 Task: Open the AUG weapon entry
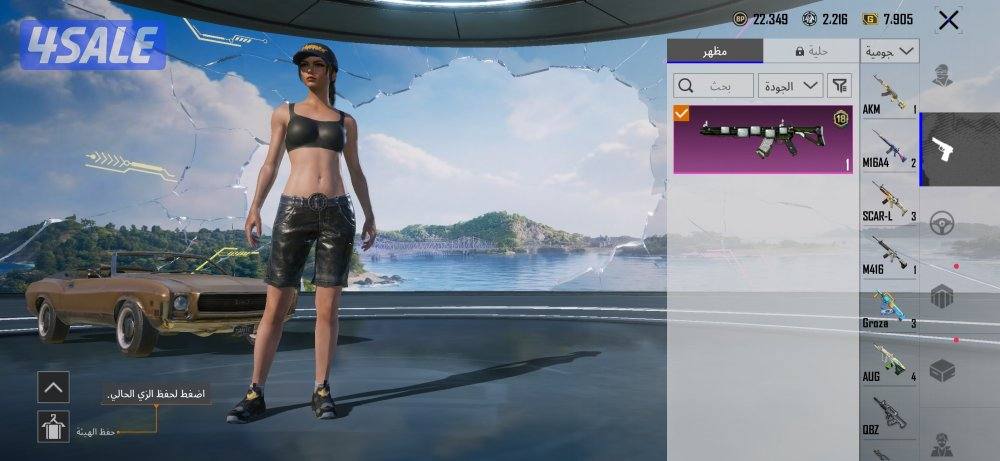tap(889, 362)
